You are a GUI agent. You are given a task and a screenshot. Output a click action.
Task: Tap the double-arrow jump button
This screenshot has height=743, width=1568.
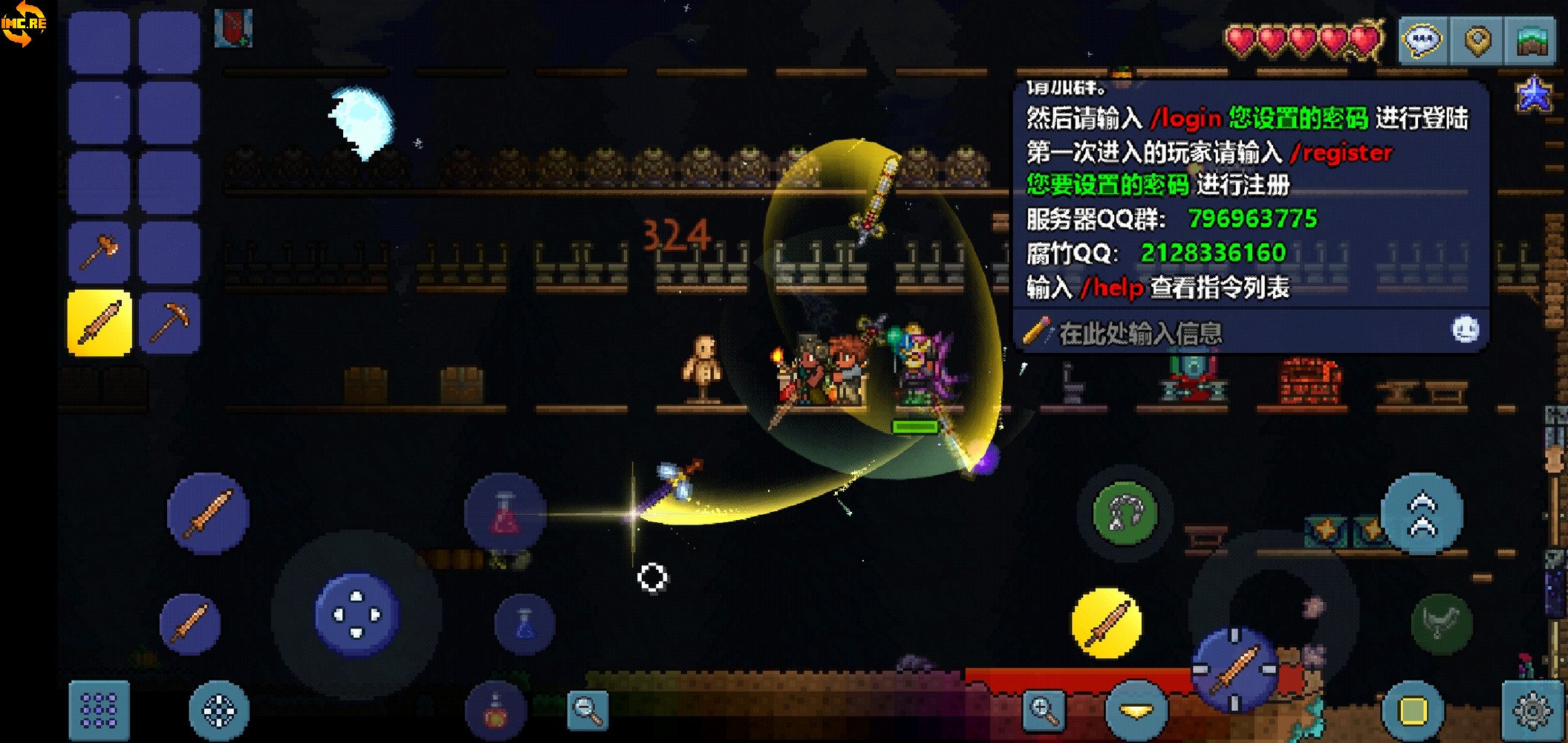click(x=1422, y=514)
